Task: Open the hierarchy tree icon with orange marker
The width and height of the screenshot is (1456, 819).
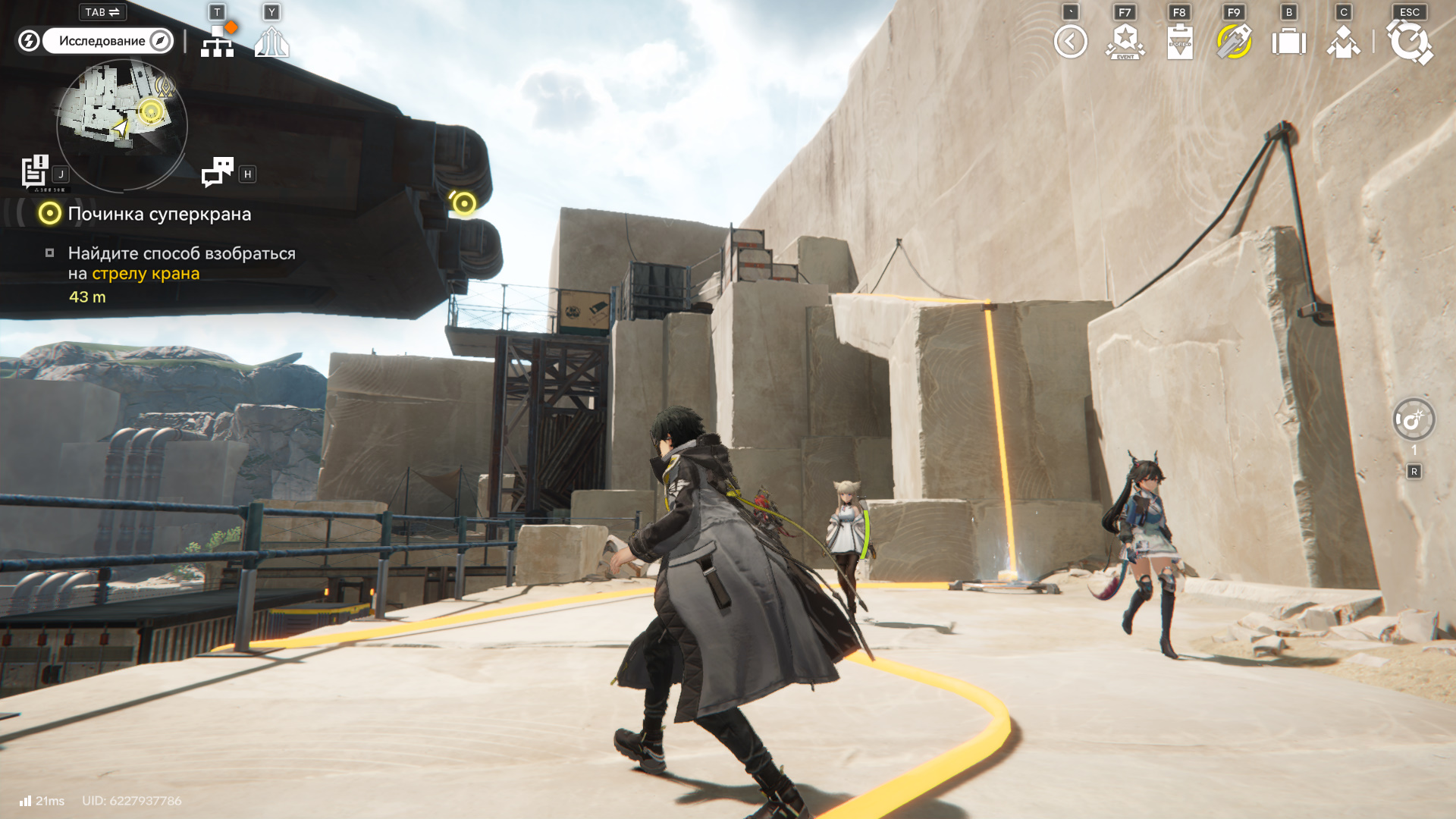Action: point(218,41)
